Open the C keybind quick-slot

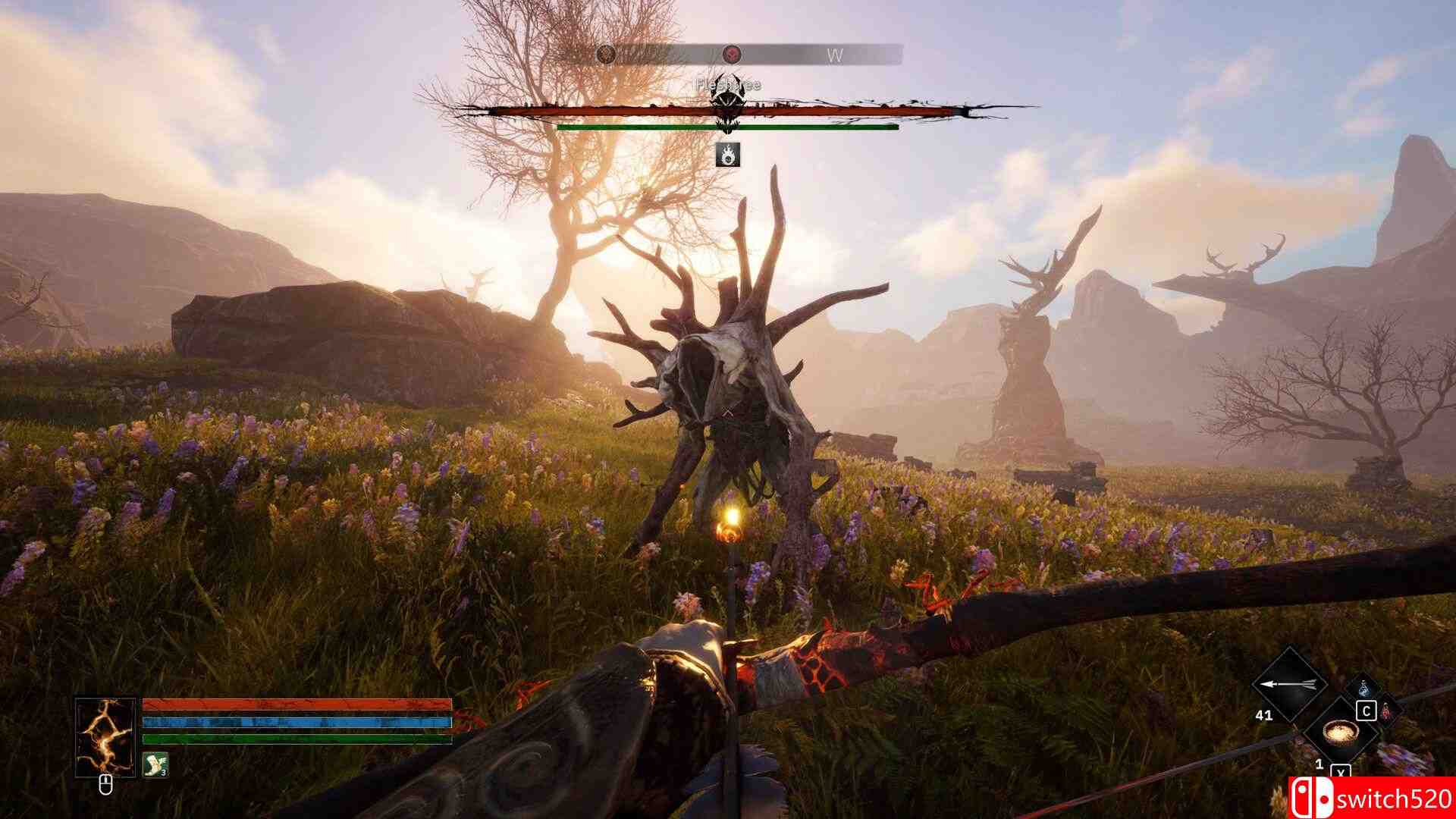point(1367,711)
